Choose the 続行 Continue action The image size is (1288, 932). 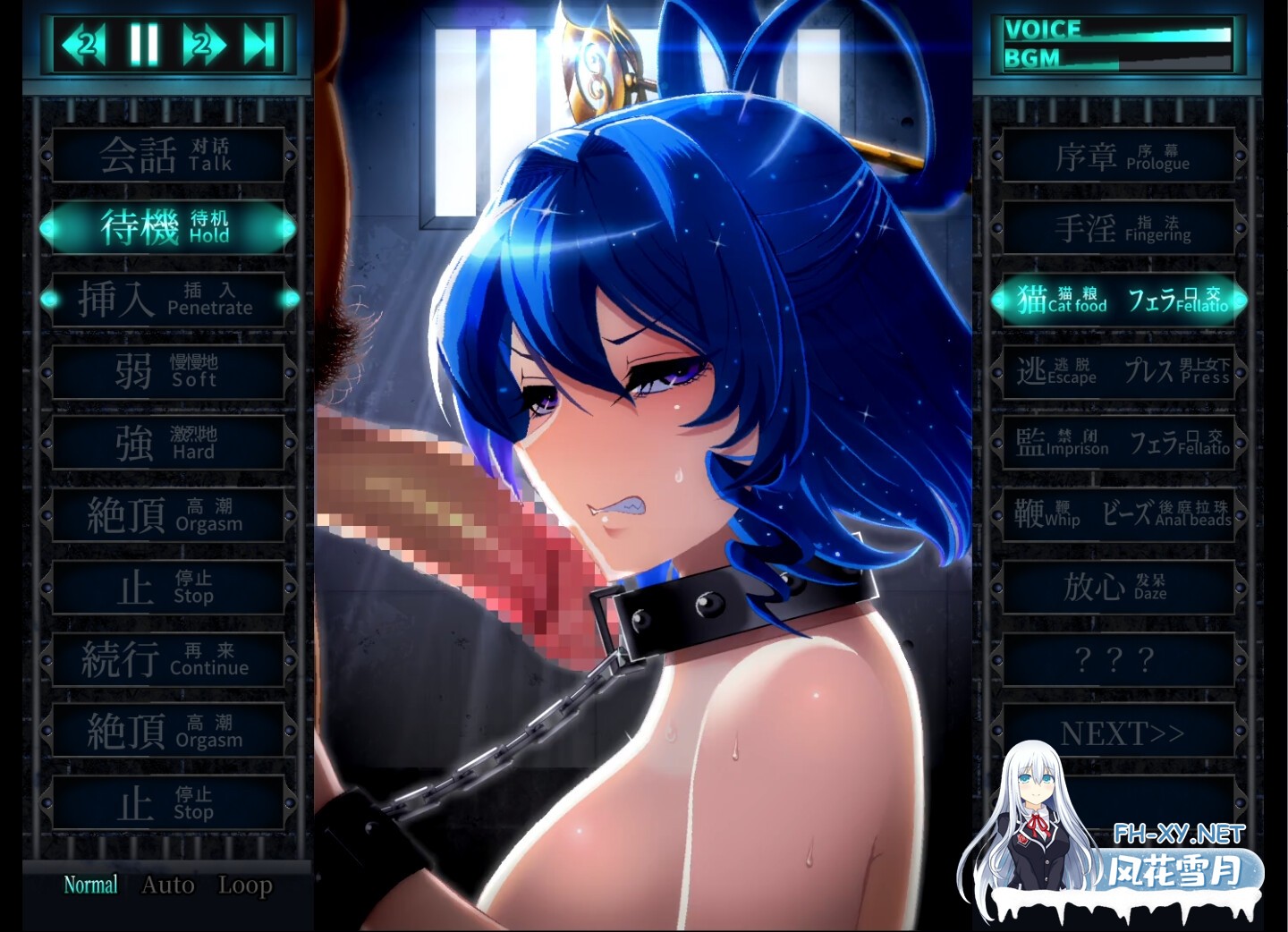(168, 659)
